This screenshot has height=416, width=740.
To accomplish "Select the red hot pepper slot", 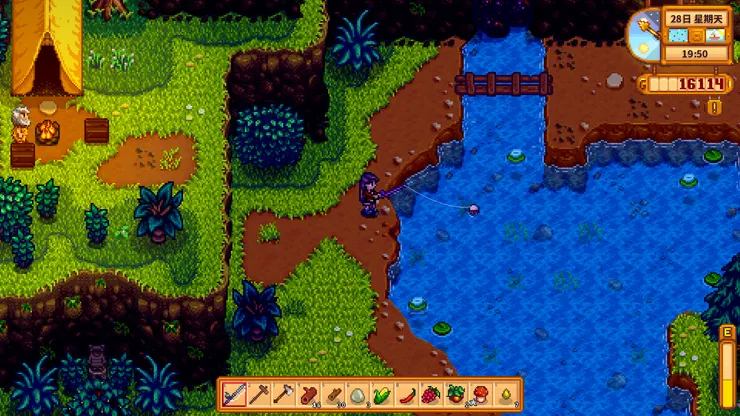I will click(406, 394).
